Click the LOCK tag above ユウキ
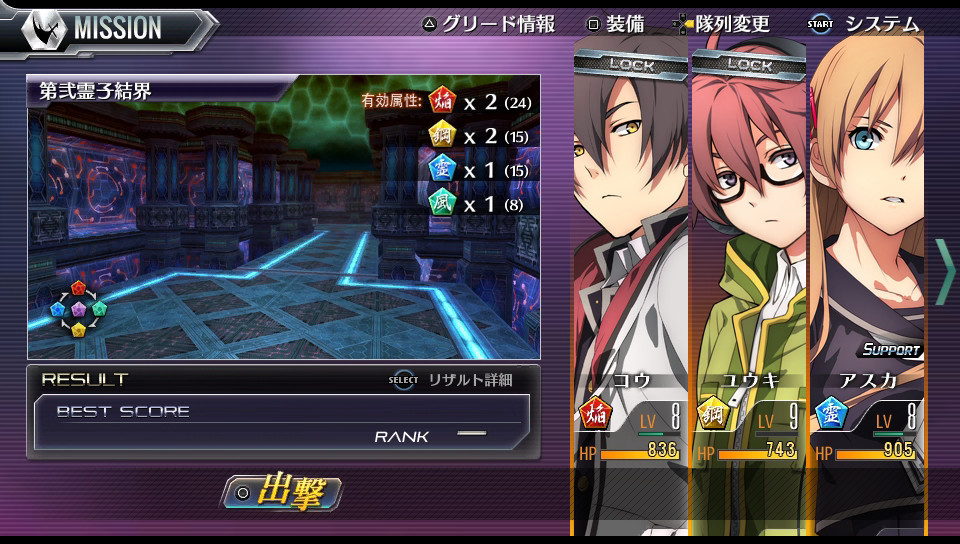The width and height of the screenshot is (960, 544). pyautogui.click(x=749, y=64)
